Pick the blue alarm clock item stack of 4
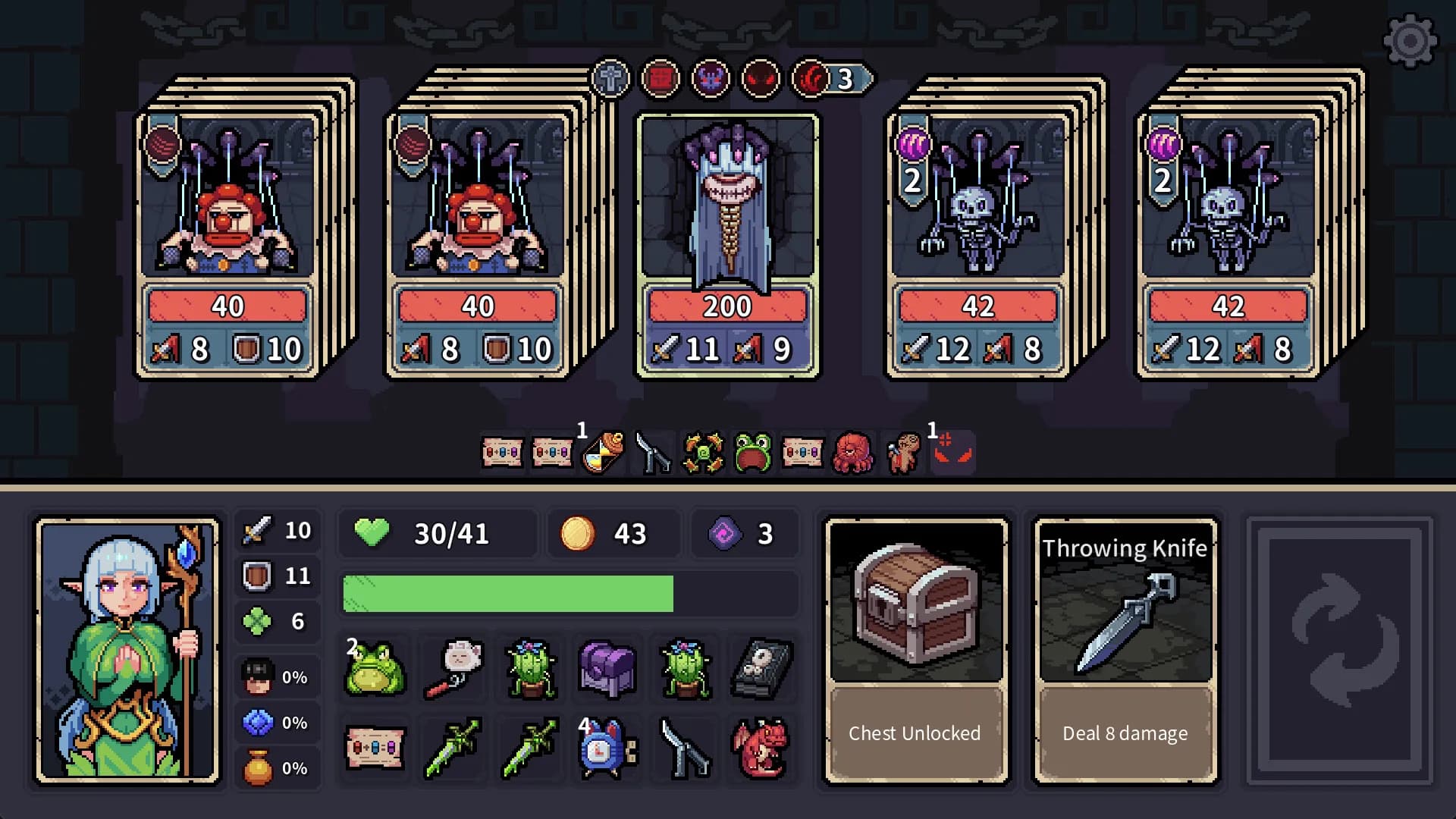1456x819 pixels. point(607,749)
